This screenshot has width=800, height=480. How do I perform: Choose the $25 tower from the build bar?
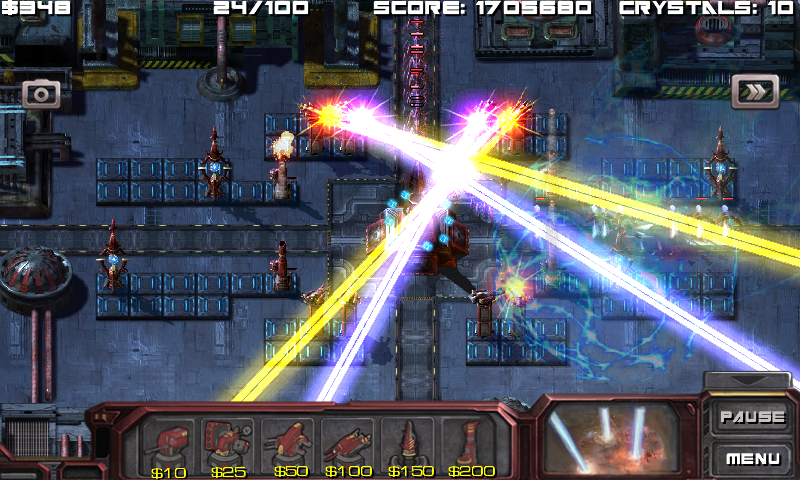click(228, 440)
